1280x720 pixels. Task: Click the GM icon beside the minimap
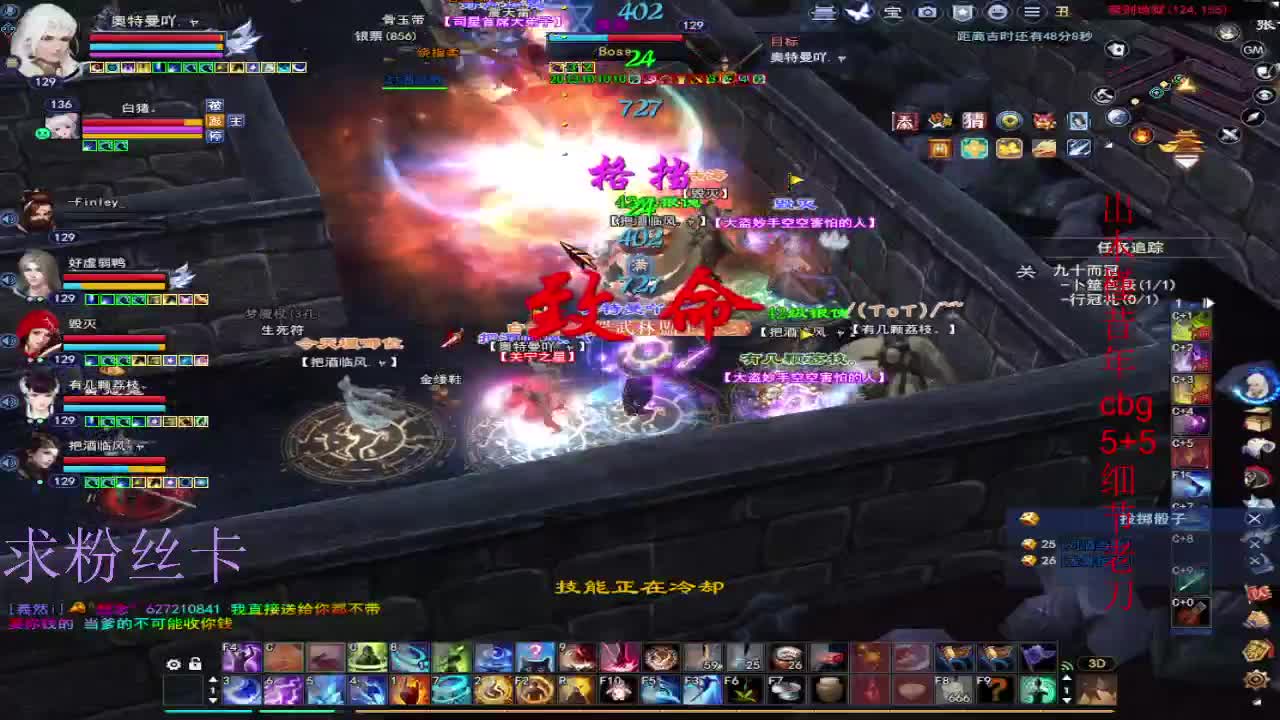[1253, 50]
